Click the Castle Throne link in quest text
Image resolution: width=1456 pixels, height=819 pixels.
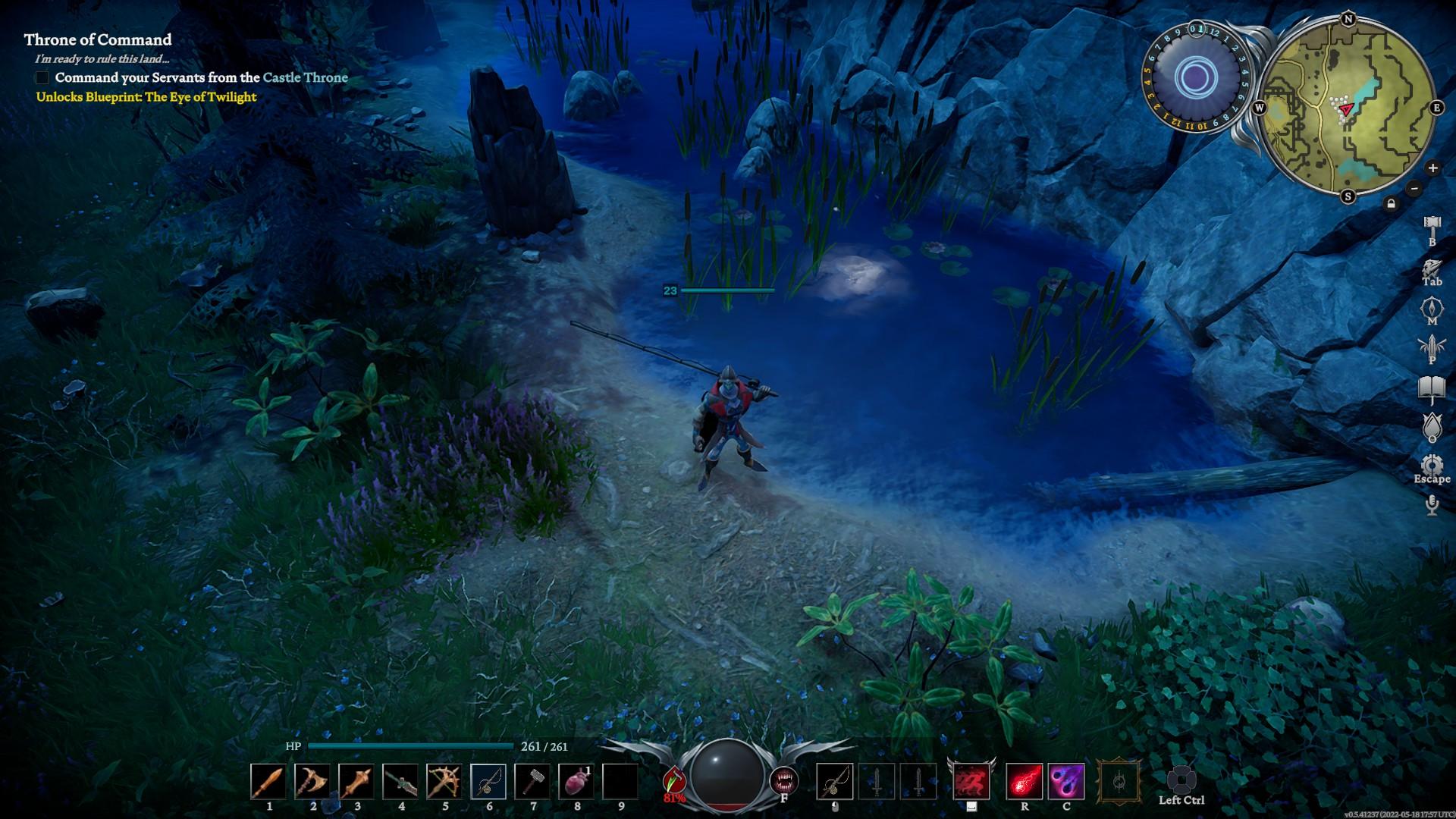click(306, 77)
